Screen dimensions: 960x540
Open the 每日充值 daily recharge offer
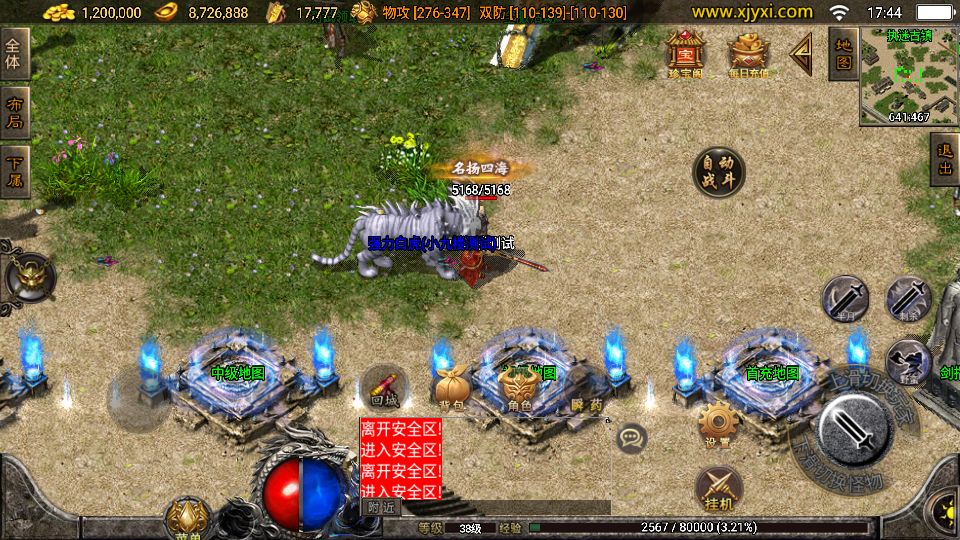[x=748, y=53]
